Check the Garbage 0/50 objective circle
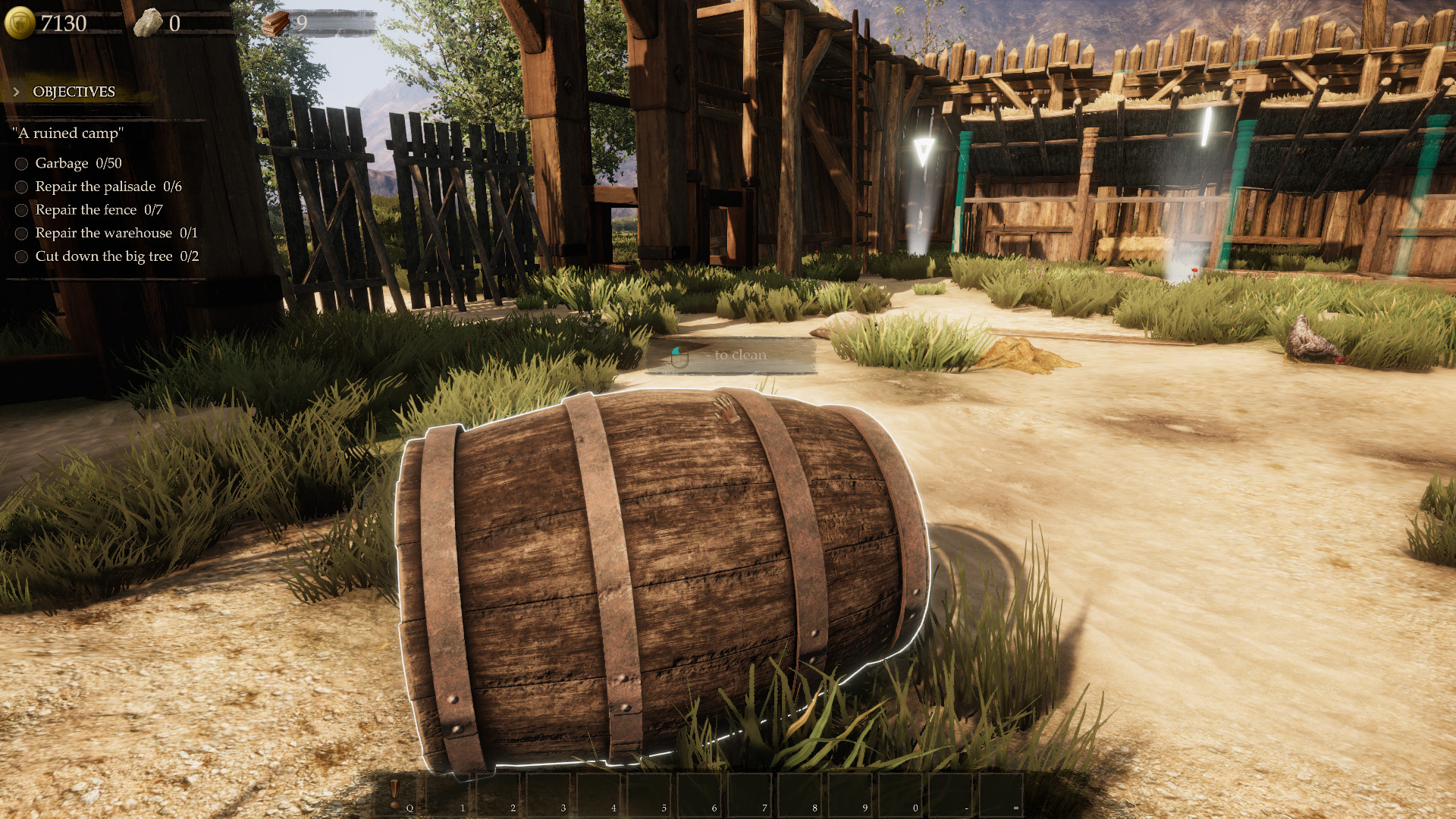Screen dimensions: 1456x819 coord(20,163)
